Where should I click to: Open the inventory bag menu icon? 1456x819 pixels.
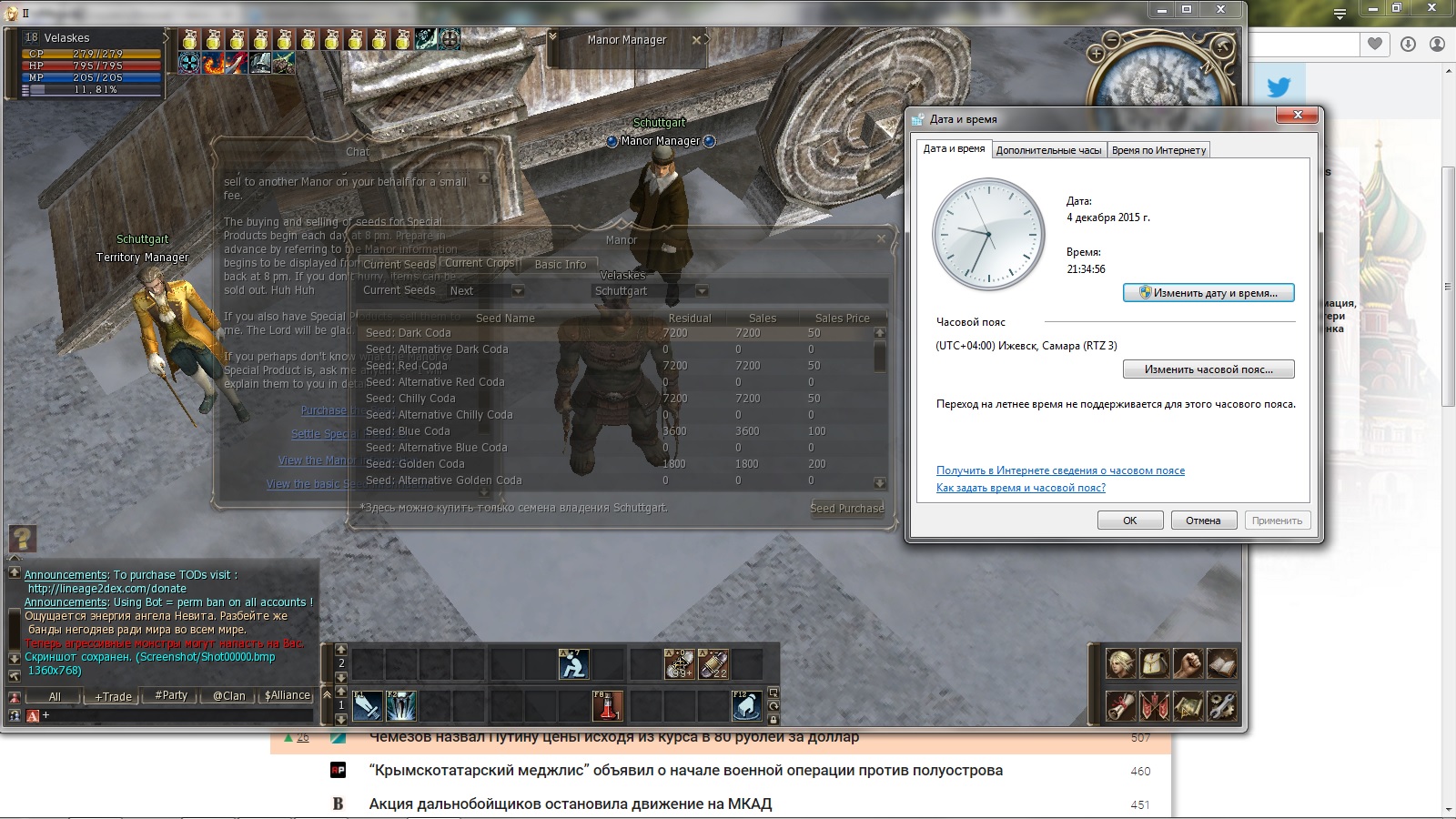point(1155,663)
